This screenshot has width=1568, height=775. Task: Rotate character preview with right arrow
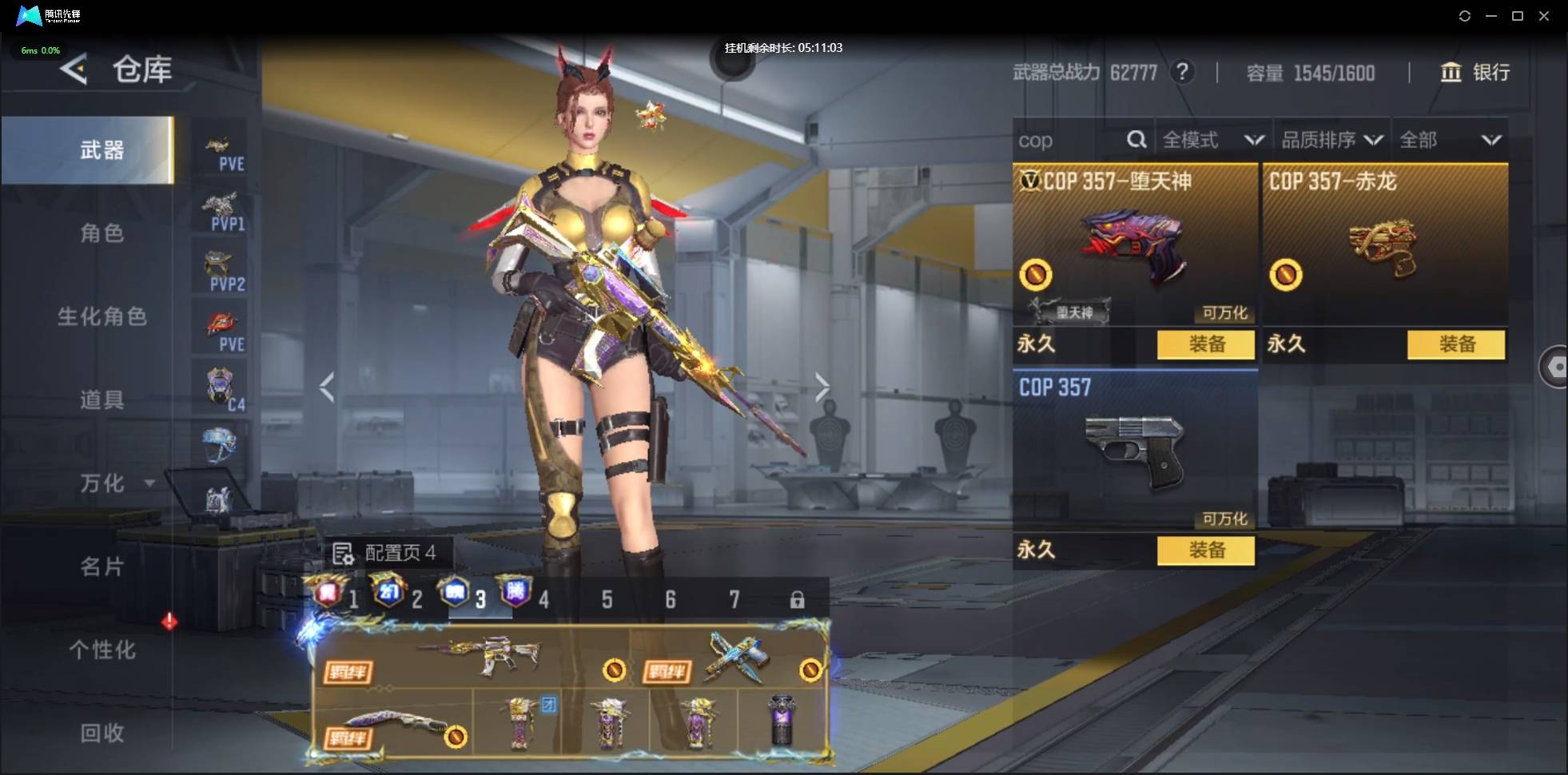(x=822, y=387)
